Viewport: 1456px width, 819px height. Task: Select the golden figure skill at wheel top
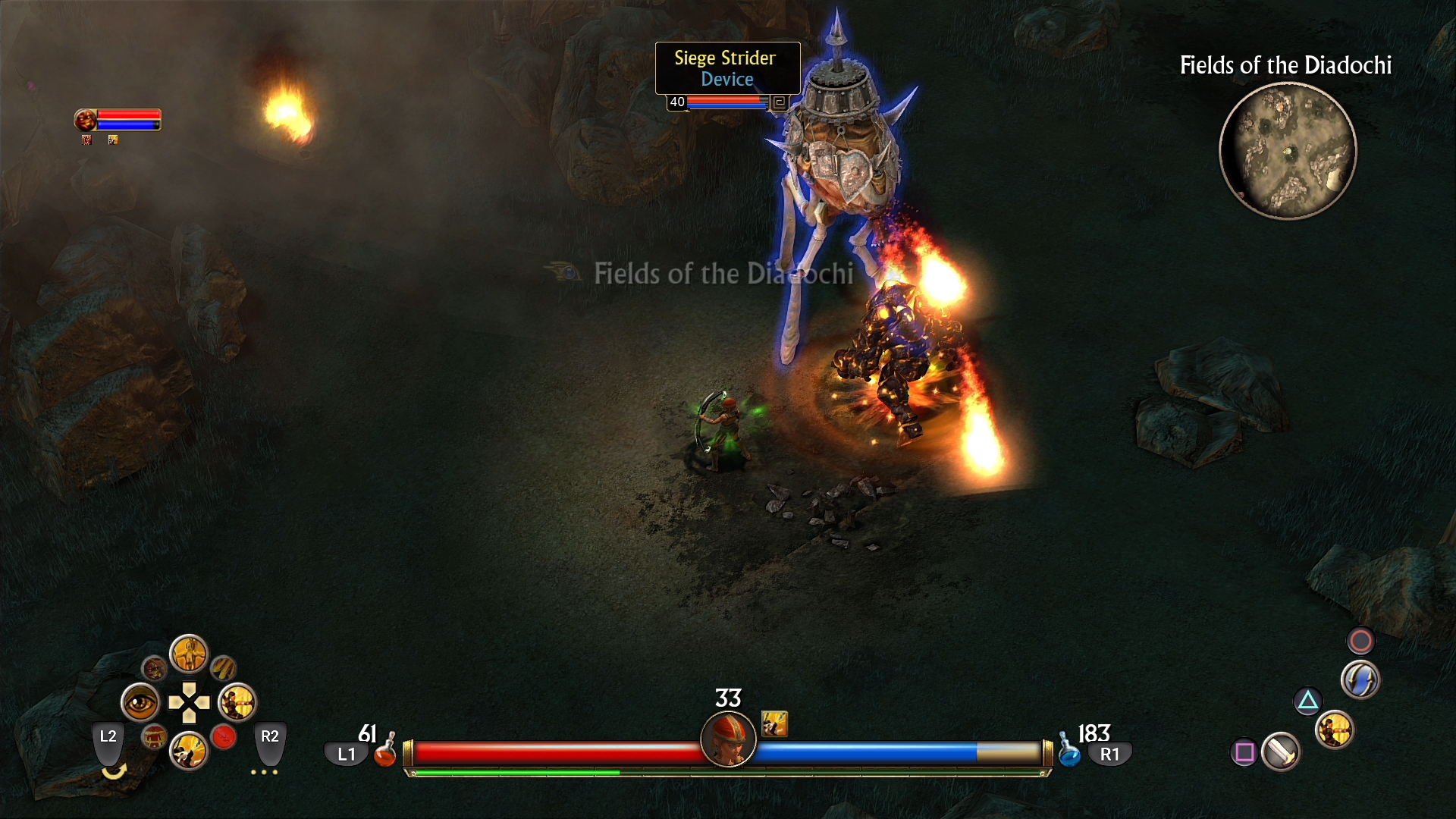[x=188, y=654]
